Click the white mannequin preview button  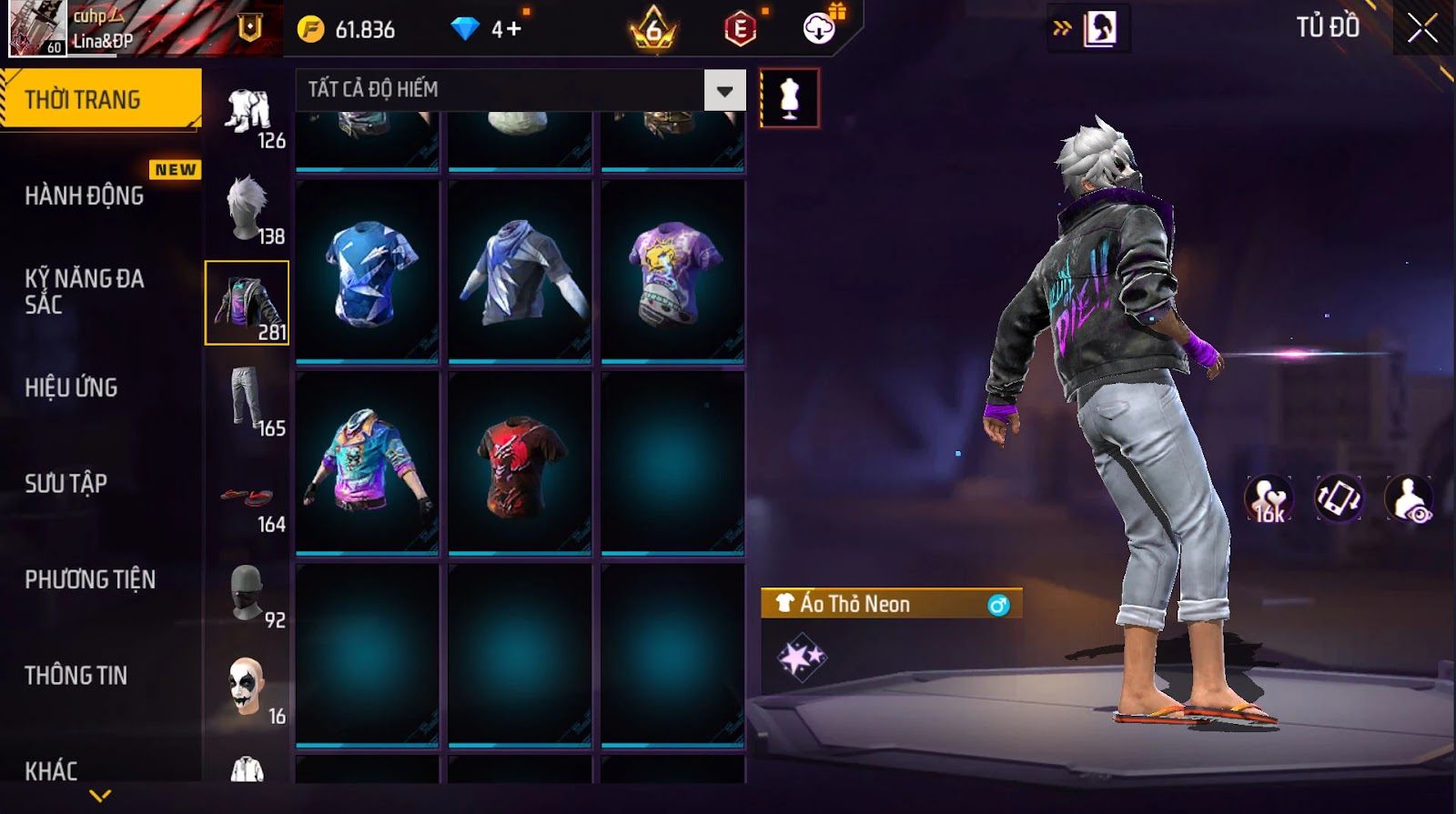pyautogui.click(x=789, y=98)
